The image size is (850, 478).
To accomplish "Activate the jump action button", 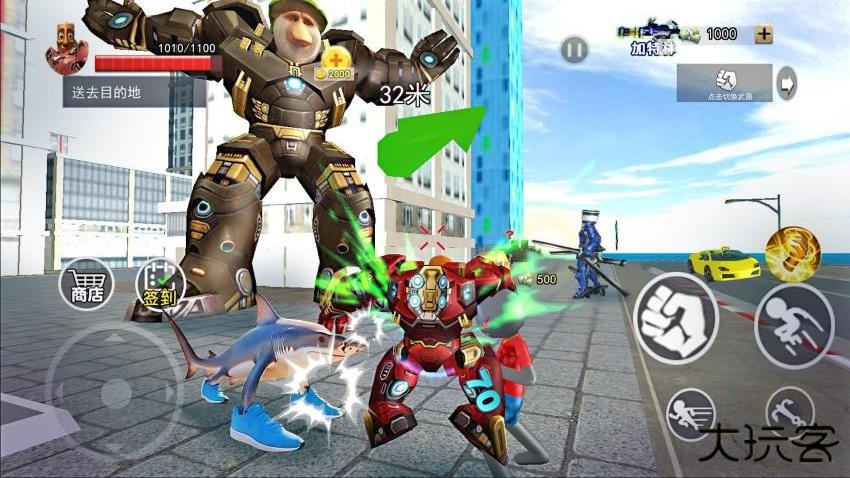I will (x=794, y=326).
